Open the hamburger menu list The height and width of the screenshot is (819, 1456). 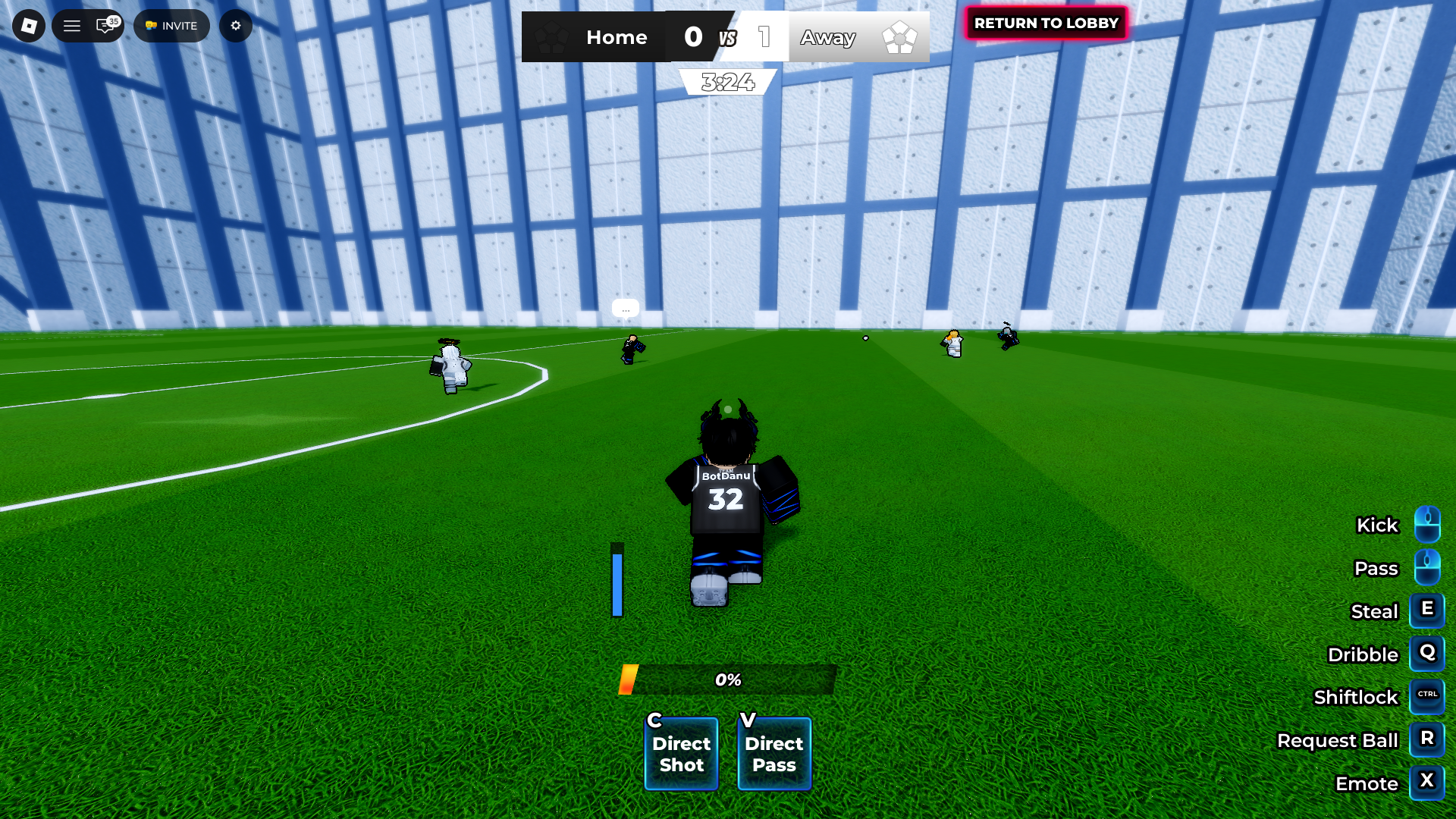[72, 26]
